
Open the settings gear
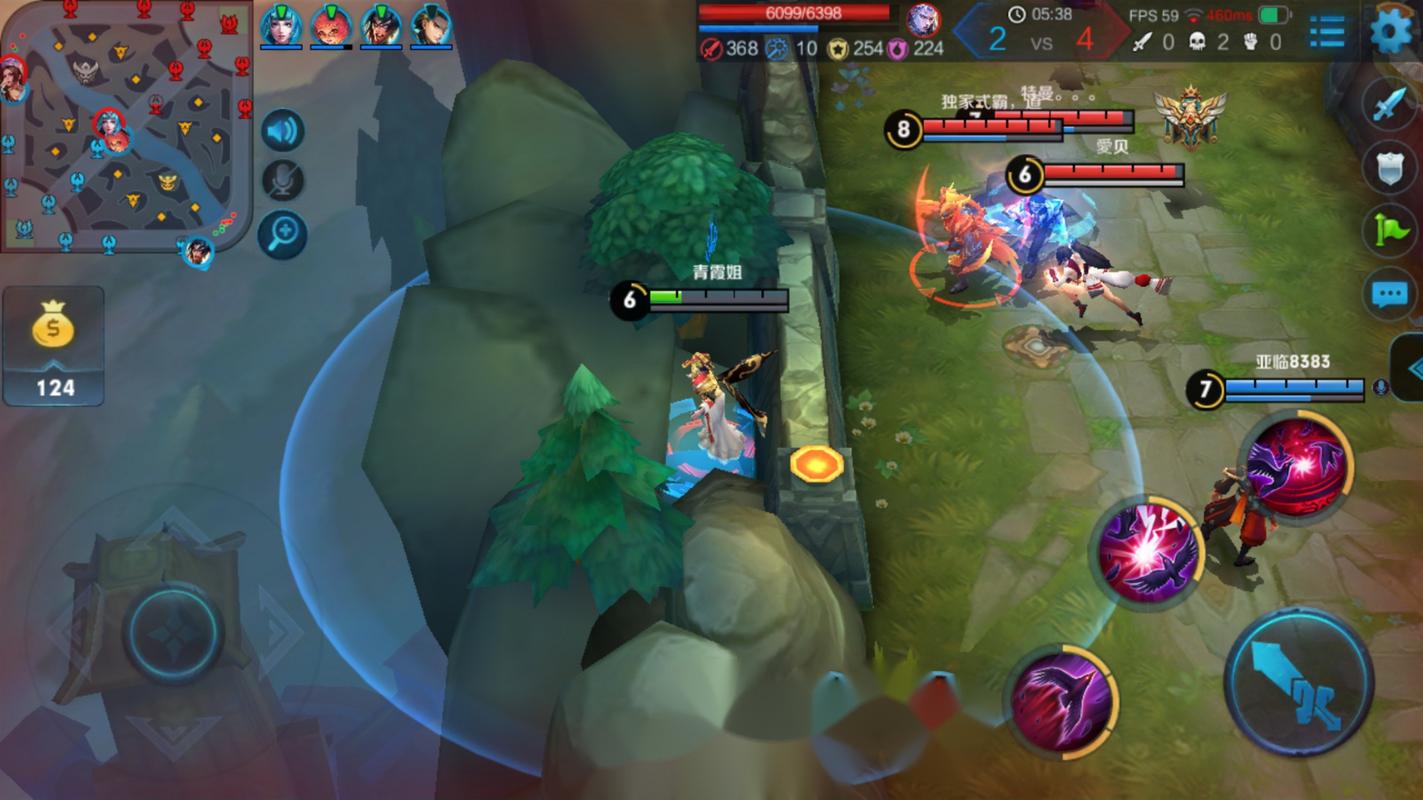(1391, 31)
